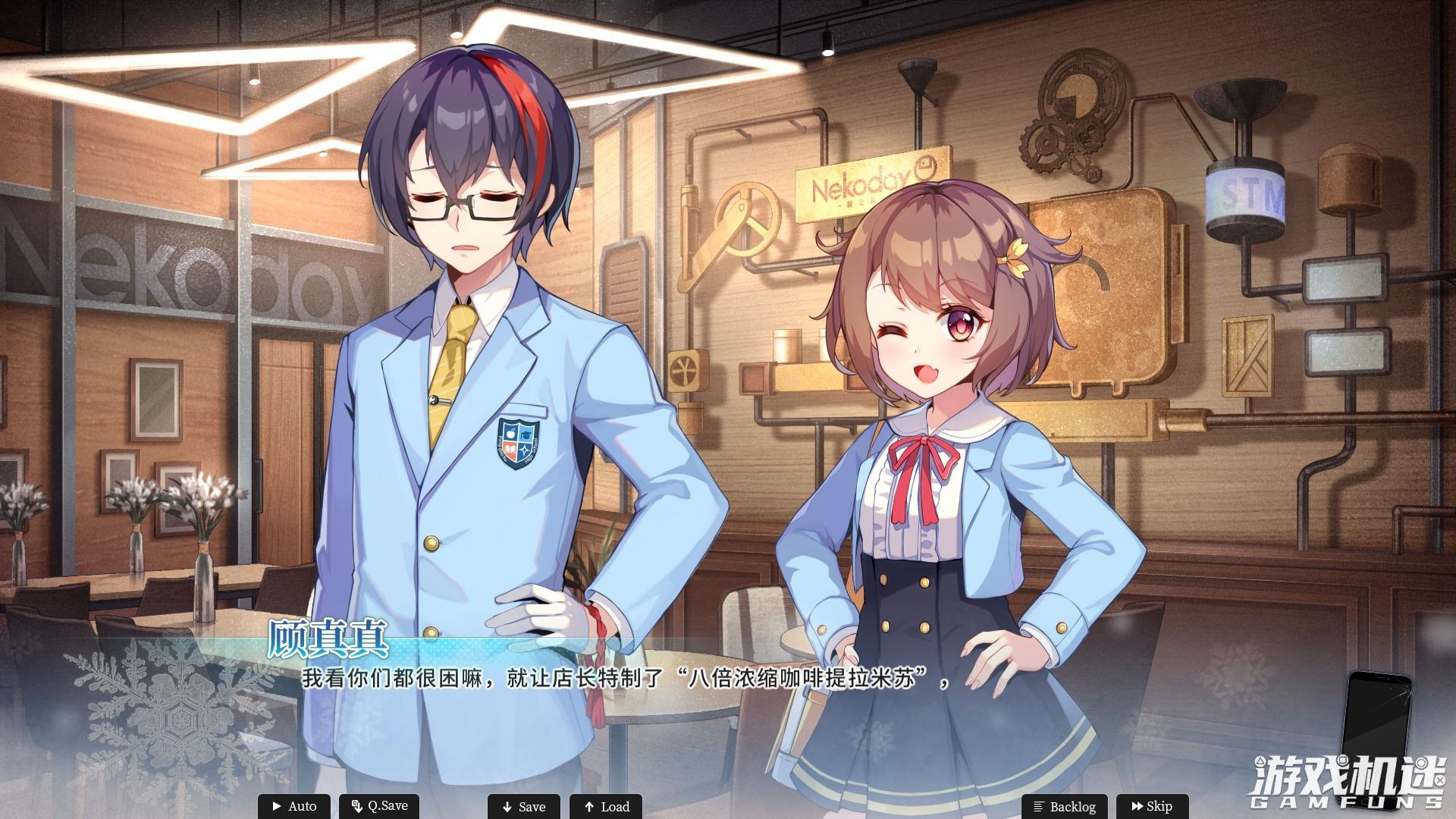Show the dialogue Backlog
Image resolution: width=1456 pixels, height=819 pixels.
click(1064, 806)
